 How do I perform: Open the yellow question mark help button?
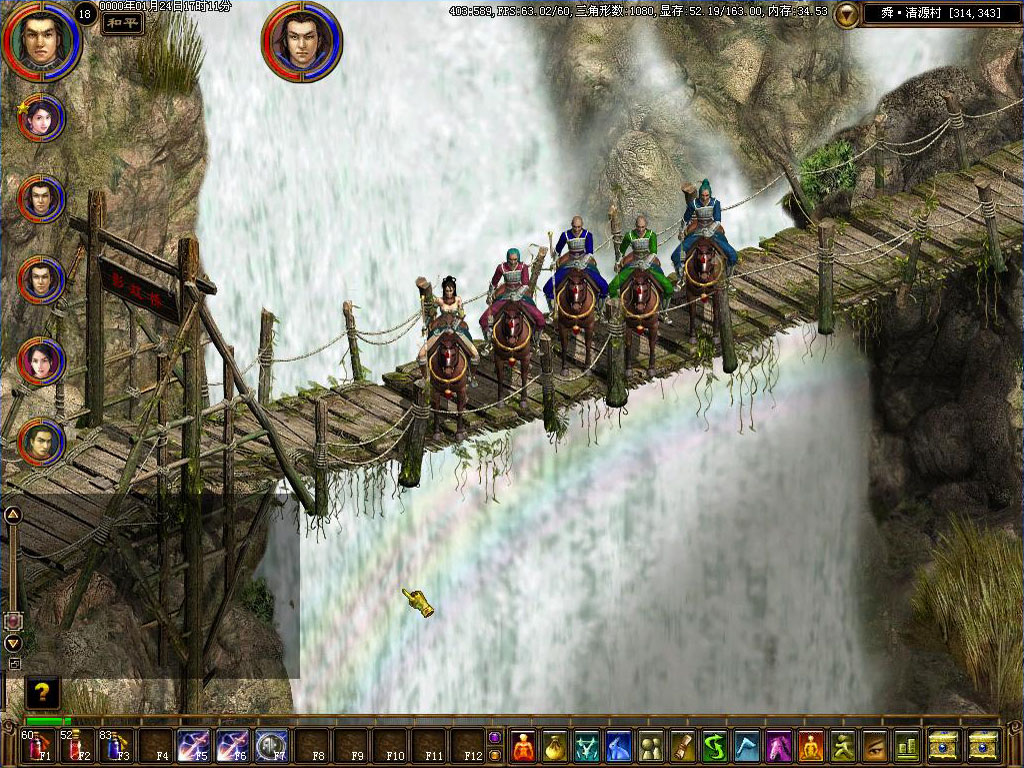click(x=42, y=692)
